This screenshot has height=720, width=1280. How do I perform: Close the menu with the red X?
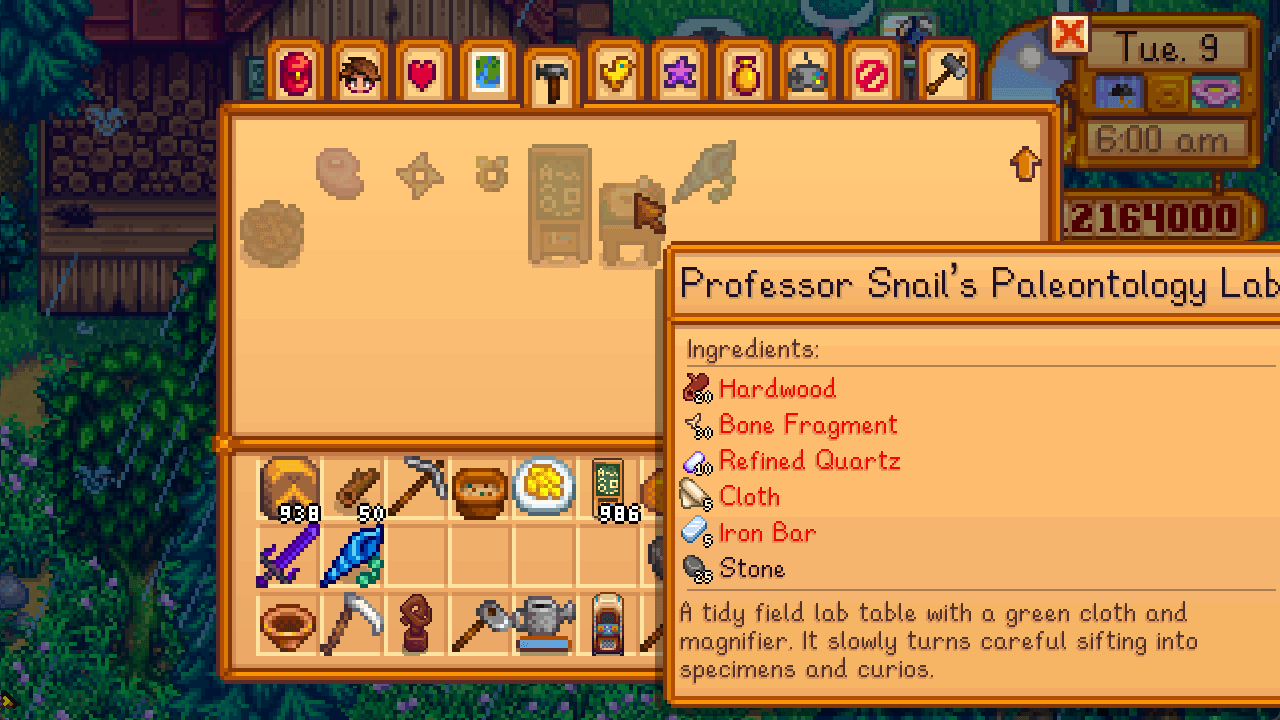pyautogui.click(x=1069, y=35)
